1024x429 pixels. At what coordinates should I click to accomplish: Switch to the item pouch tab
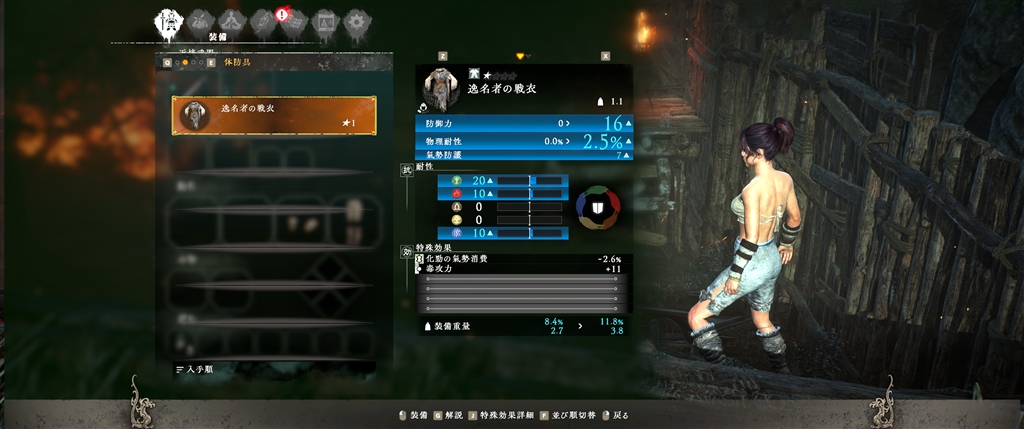point(200,21)
